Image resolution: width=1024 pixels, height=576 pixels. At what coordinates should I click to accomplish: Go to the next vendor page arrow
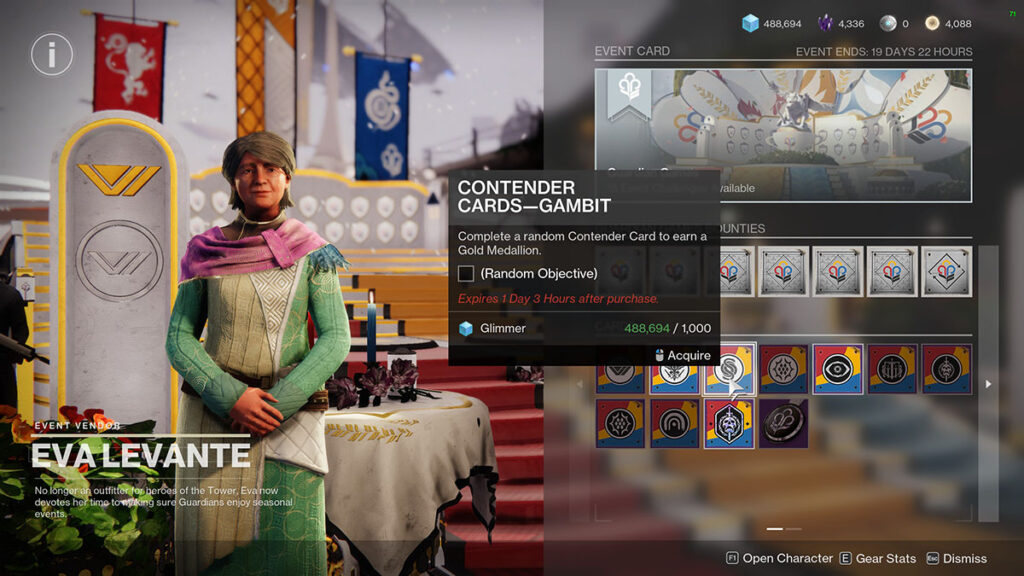pyautogui.click(x=988, y=383)
